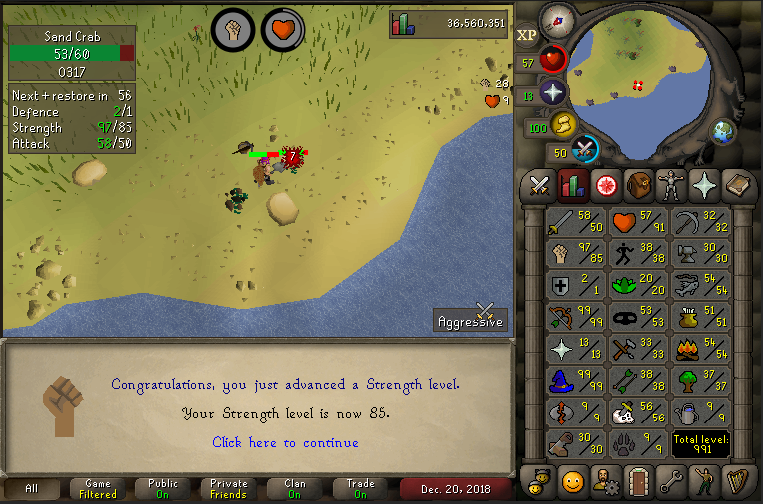Open the Prayer tab
763x504 pixels.
coord(704,185)
